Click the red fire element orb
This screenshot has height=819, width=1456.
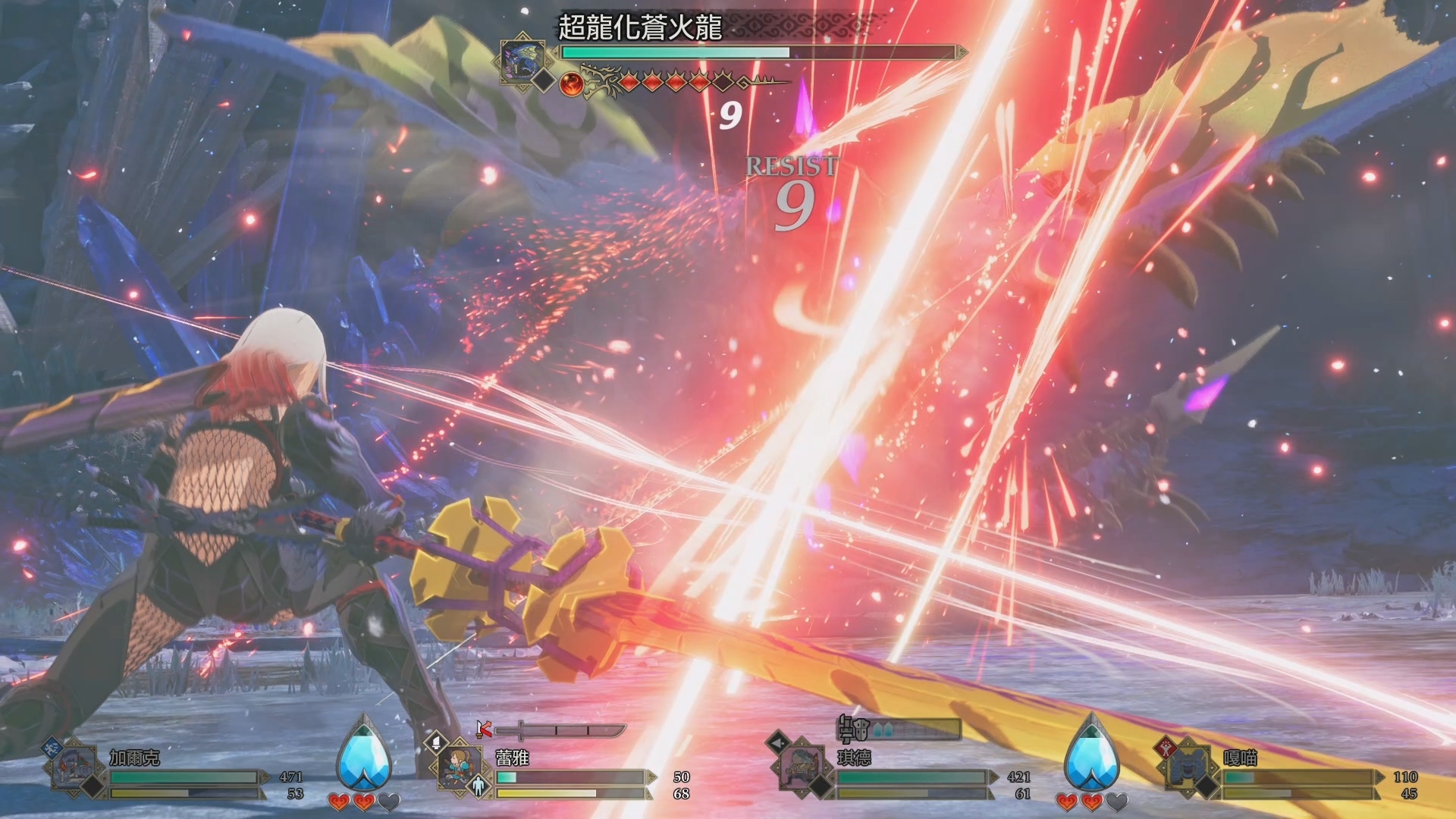(x=572, y=83)
